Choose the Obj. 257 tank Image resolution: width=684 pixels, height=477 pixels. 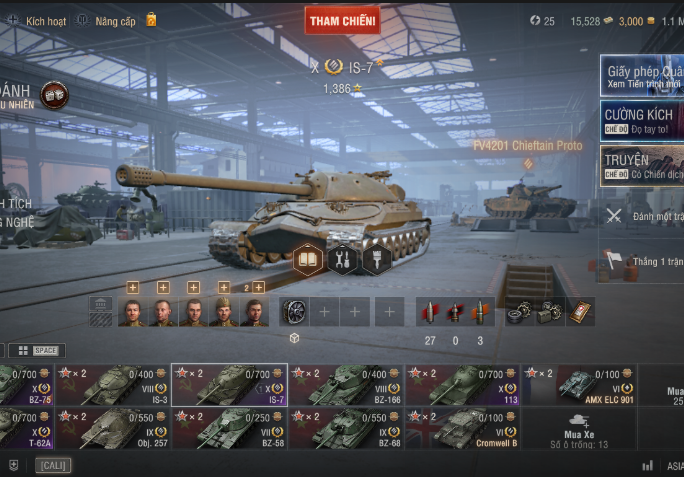click(x=113, y=428)
